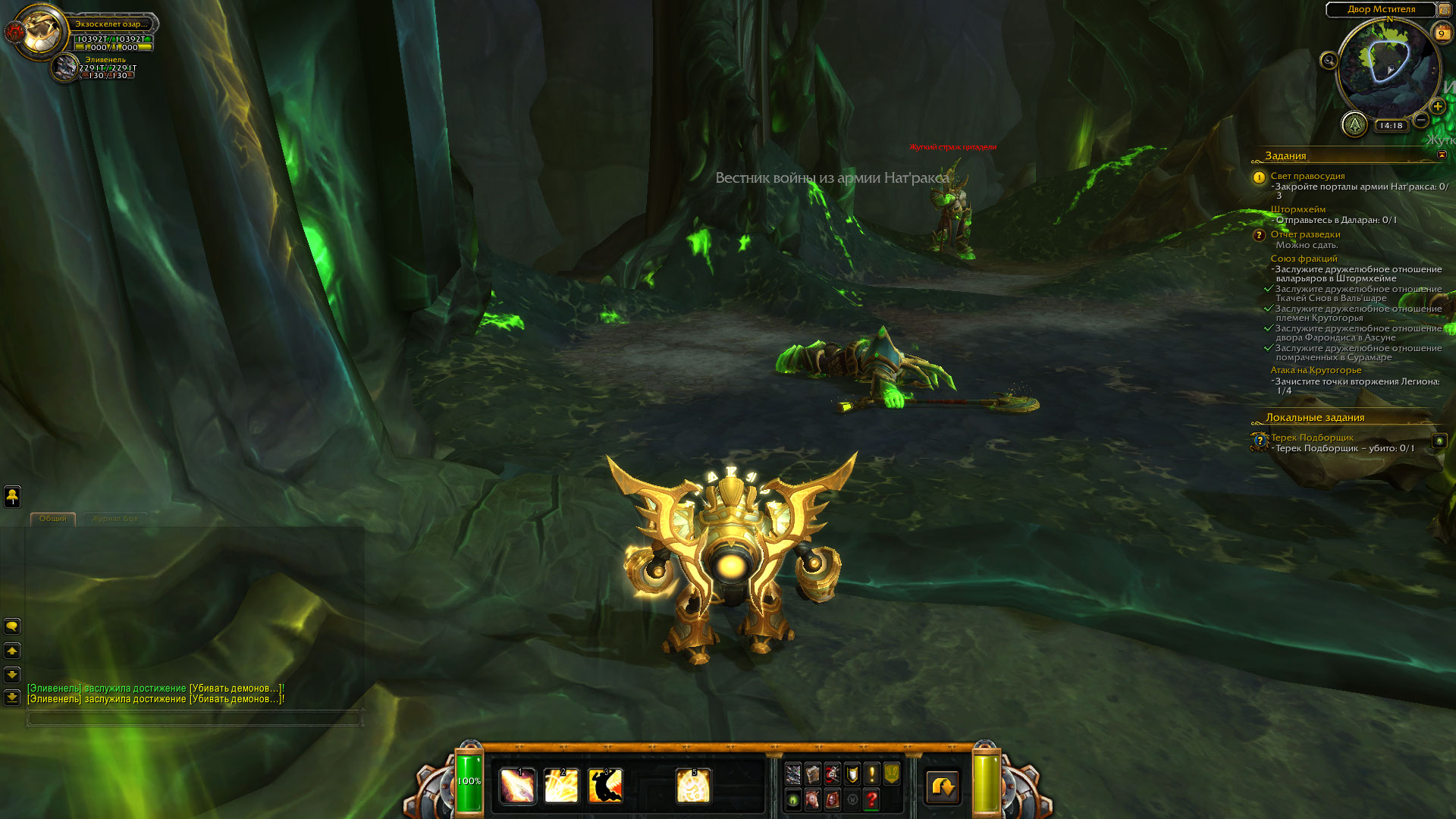Activate the light beam ability in slot 1
This screenshot has height=819, width=1456.
click(x=518, y=786)
